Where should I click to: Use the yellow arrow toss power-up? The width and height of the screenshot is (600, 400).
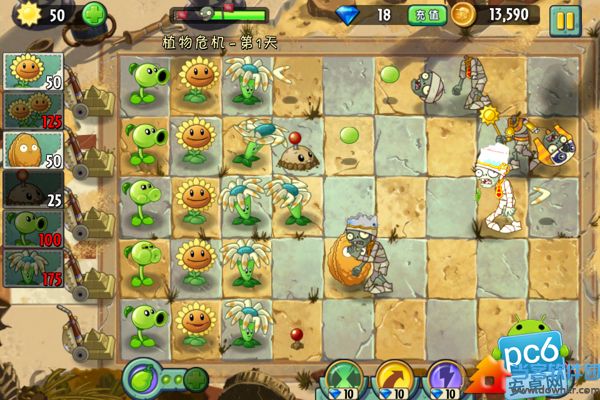tap(396, 380)
